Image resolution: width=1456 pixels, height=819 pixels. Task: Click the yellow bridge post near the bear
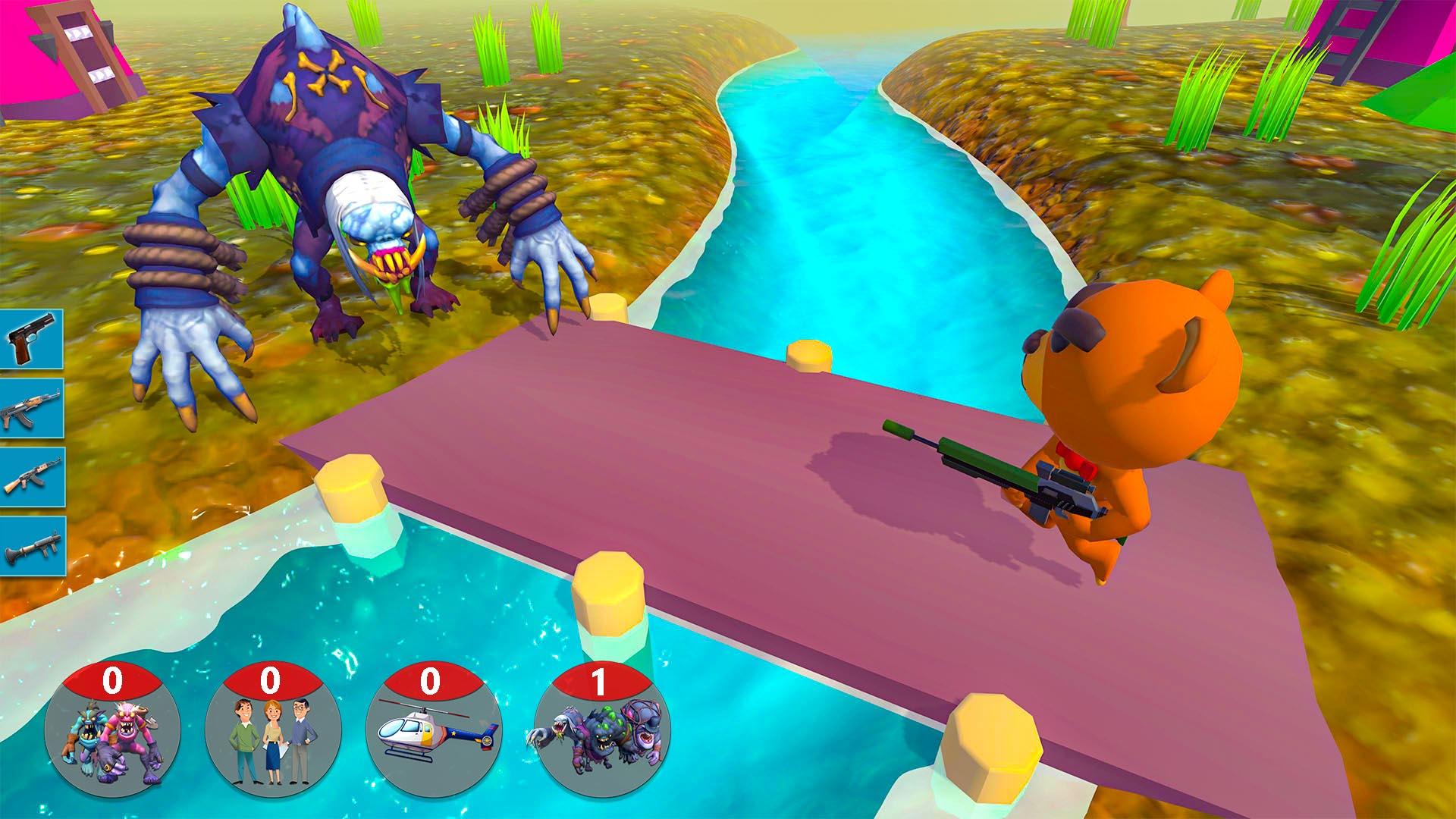pos(811,356)
